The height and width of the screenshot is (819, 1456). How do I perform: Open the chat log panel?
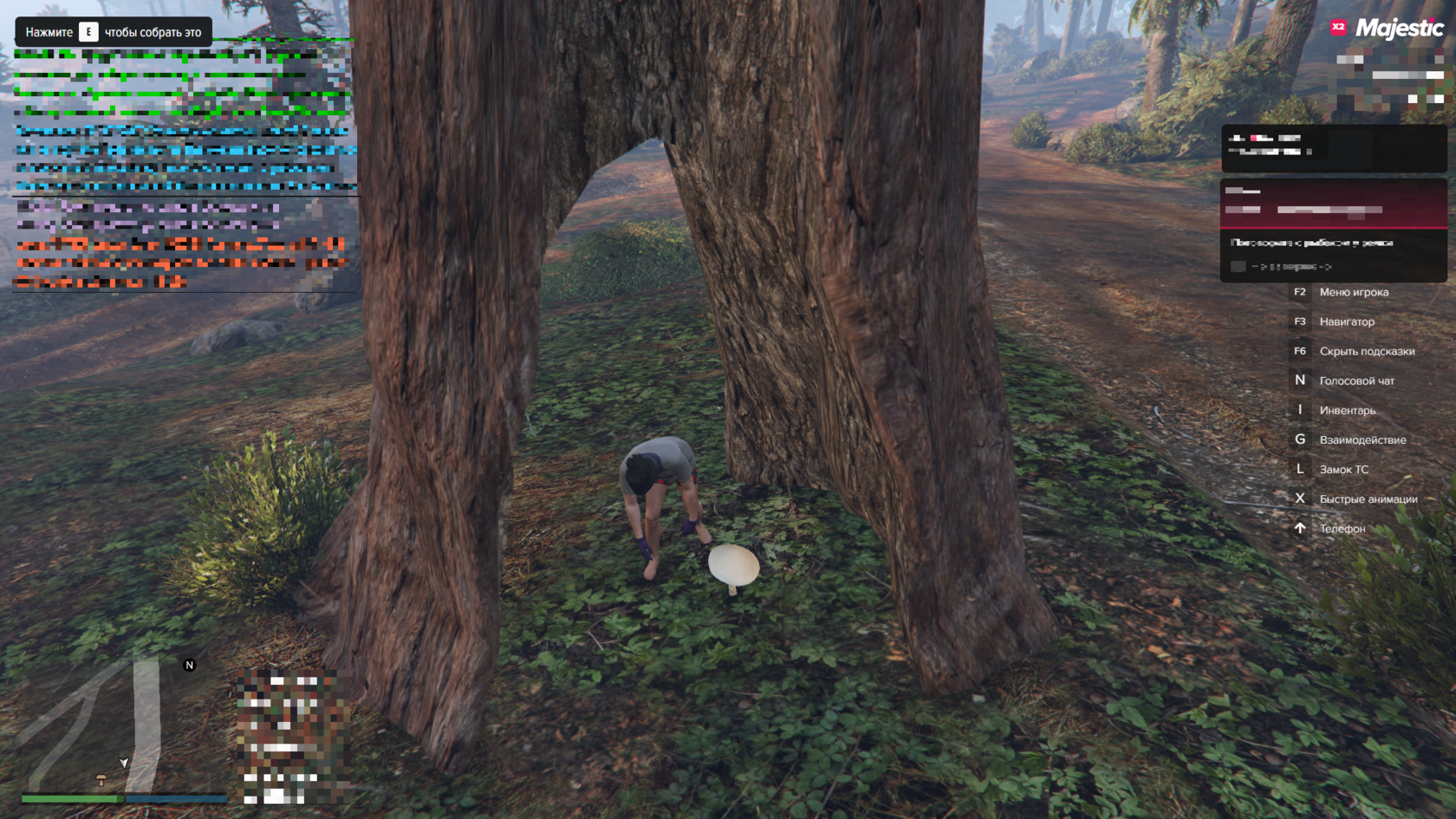[184, 165]
